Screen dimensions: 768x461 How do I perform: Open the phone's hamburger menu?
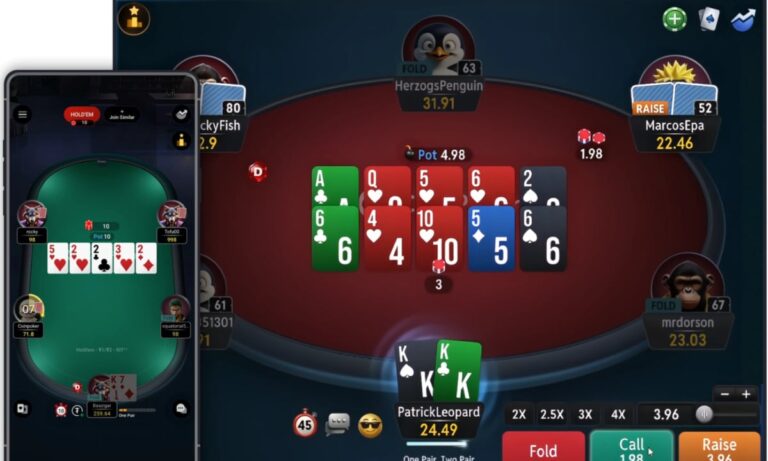click(23, 114)
